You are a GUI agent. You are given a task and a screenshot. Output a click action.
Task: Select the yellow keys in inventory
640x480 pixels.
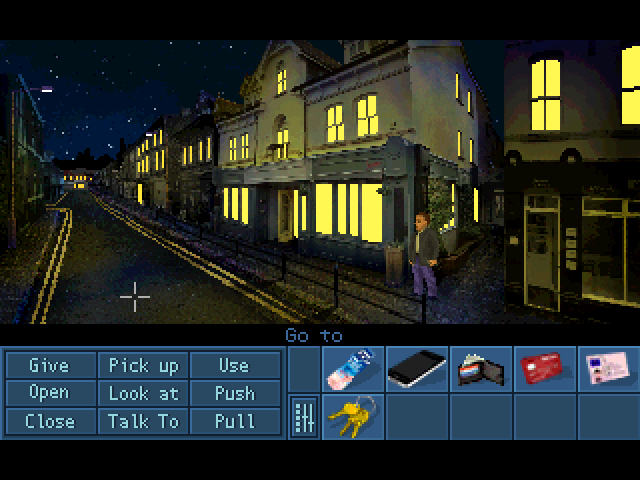(x=352, y=415)
